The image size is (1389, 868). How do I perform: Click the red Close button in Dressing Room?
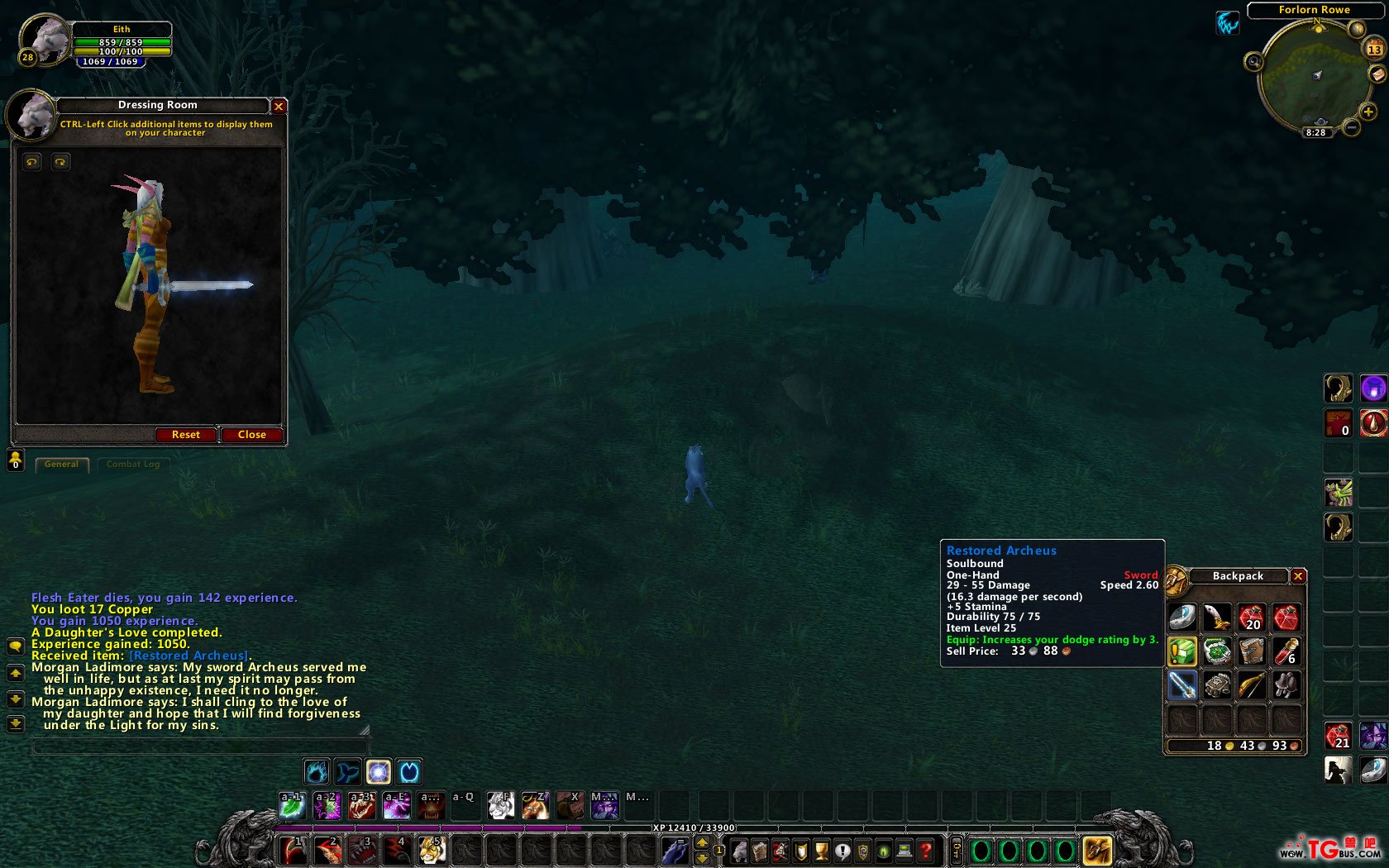tap(251, 435)
